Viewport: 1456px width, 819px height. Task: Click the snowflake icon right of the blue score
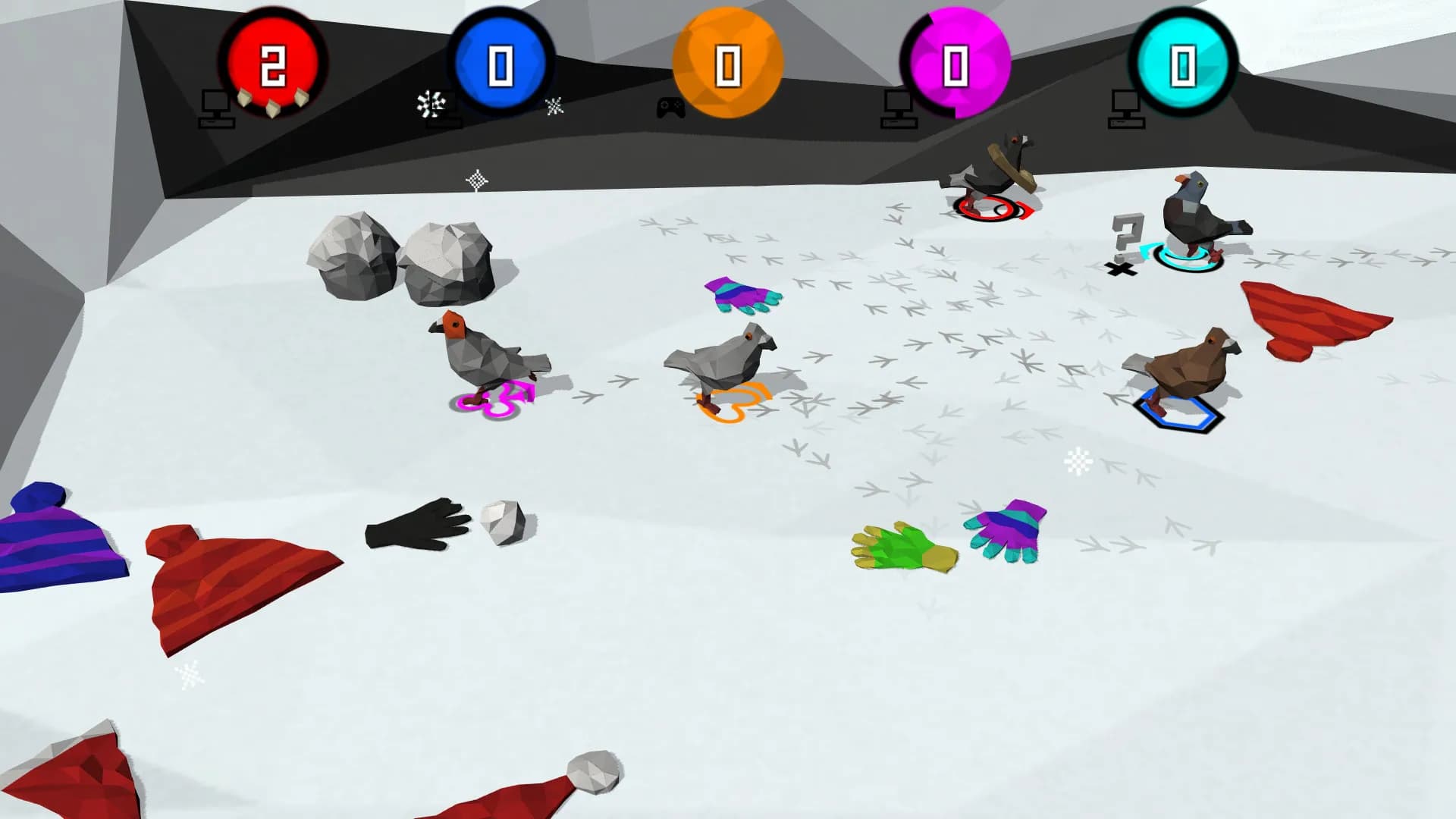(x=556, y=106)
